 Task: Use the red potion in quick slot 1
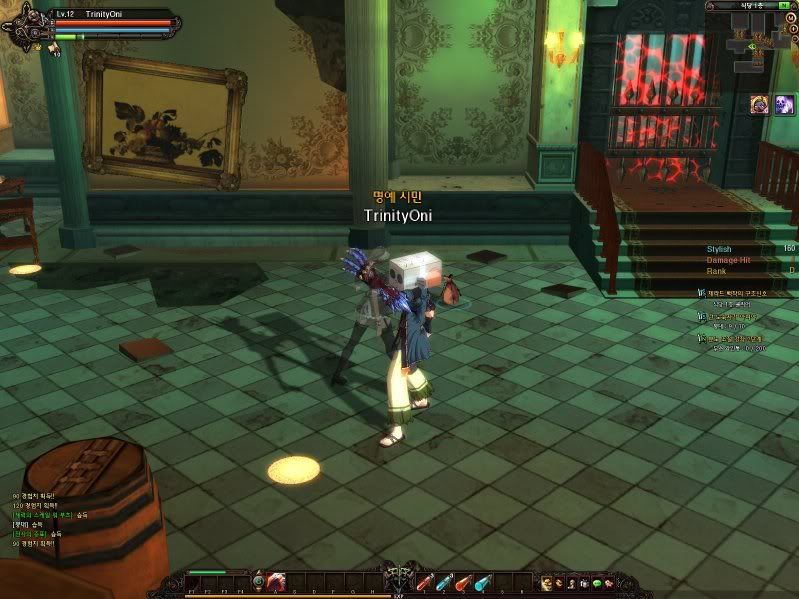[424, 582]
